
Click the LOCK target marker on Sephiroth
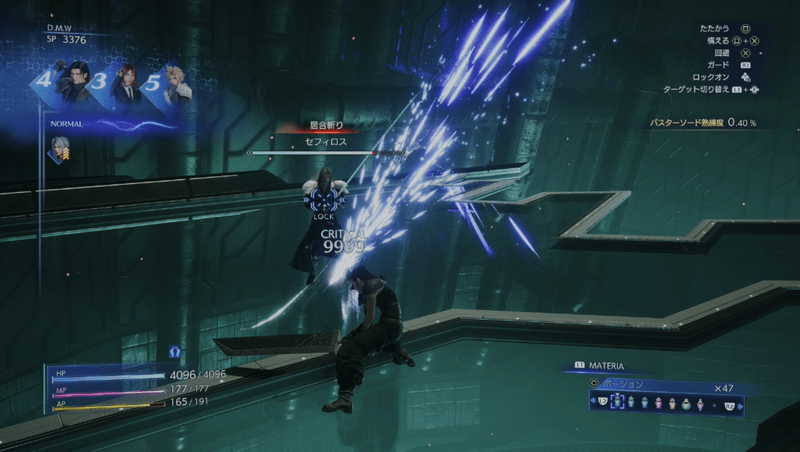[323, 203]
